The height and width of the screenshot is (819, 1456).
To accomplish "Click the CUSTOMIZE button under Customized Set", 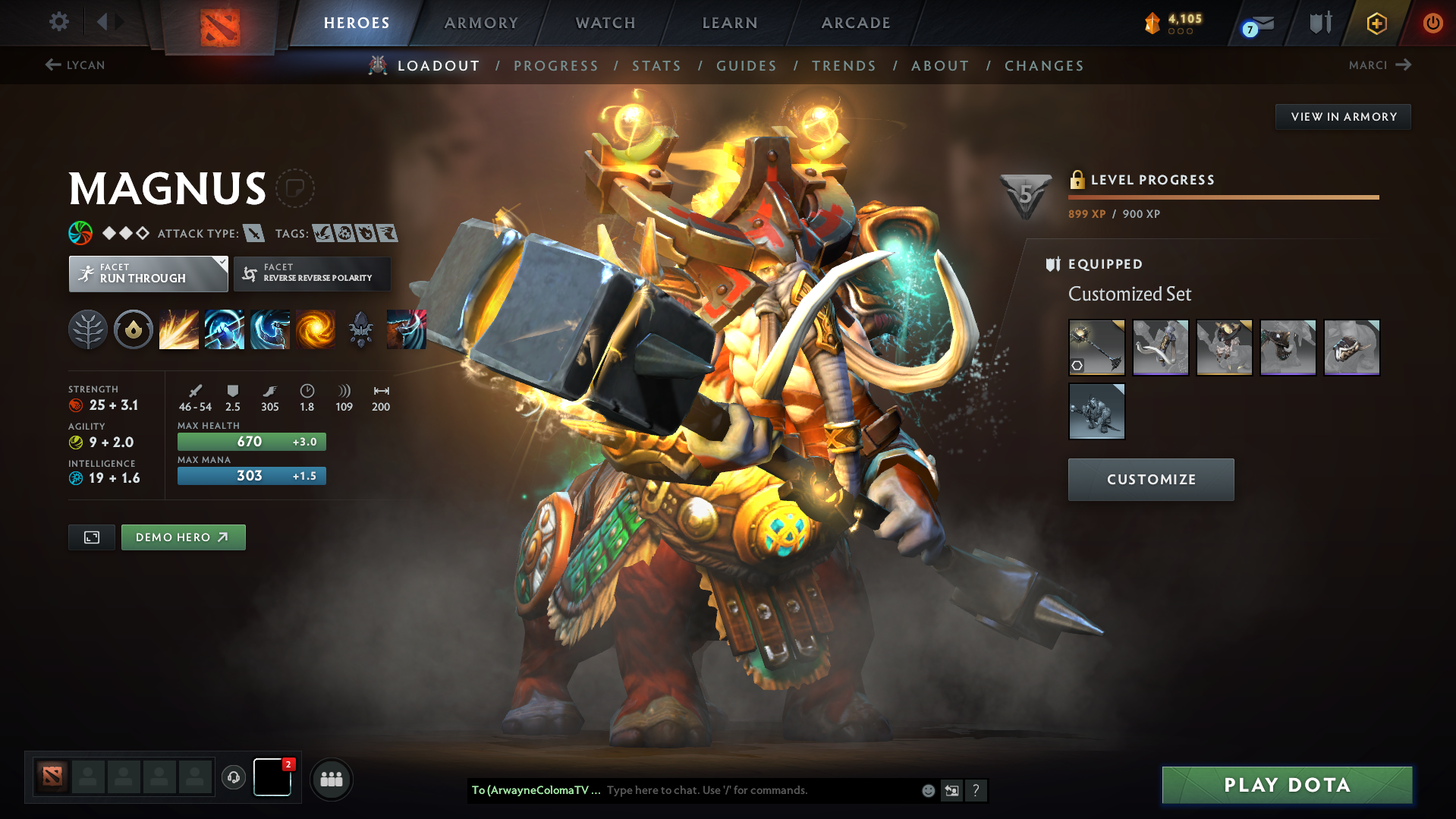I will [1150, 479].
